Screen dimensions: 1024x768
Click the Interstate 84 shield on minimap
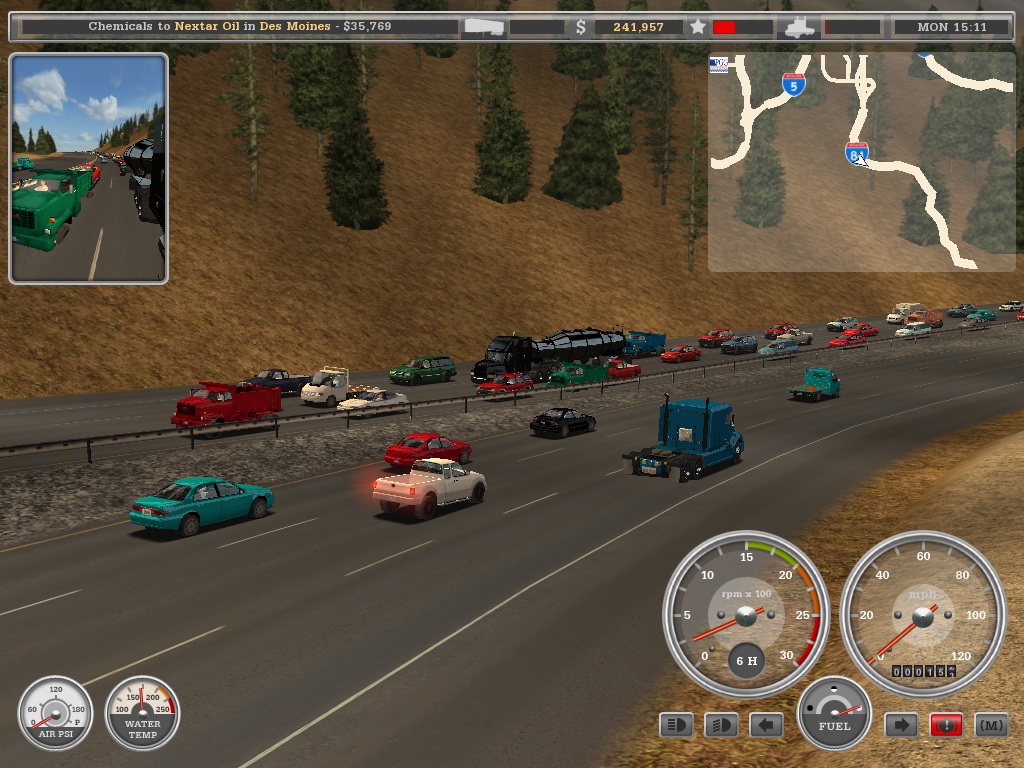(856, 153)
